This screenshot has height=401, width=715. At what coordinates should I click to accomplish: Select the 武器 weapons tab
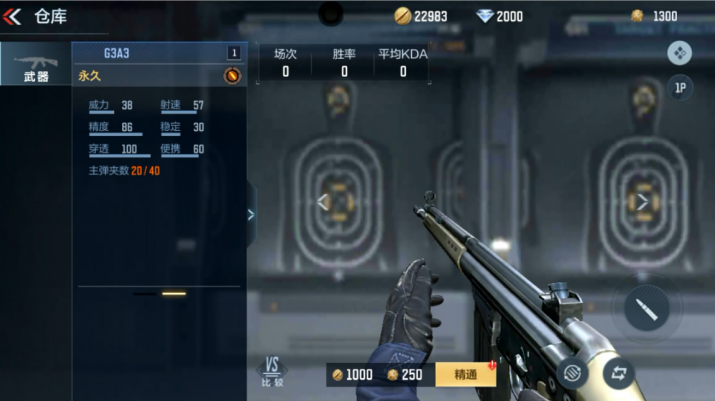coord(36,66)
